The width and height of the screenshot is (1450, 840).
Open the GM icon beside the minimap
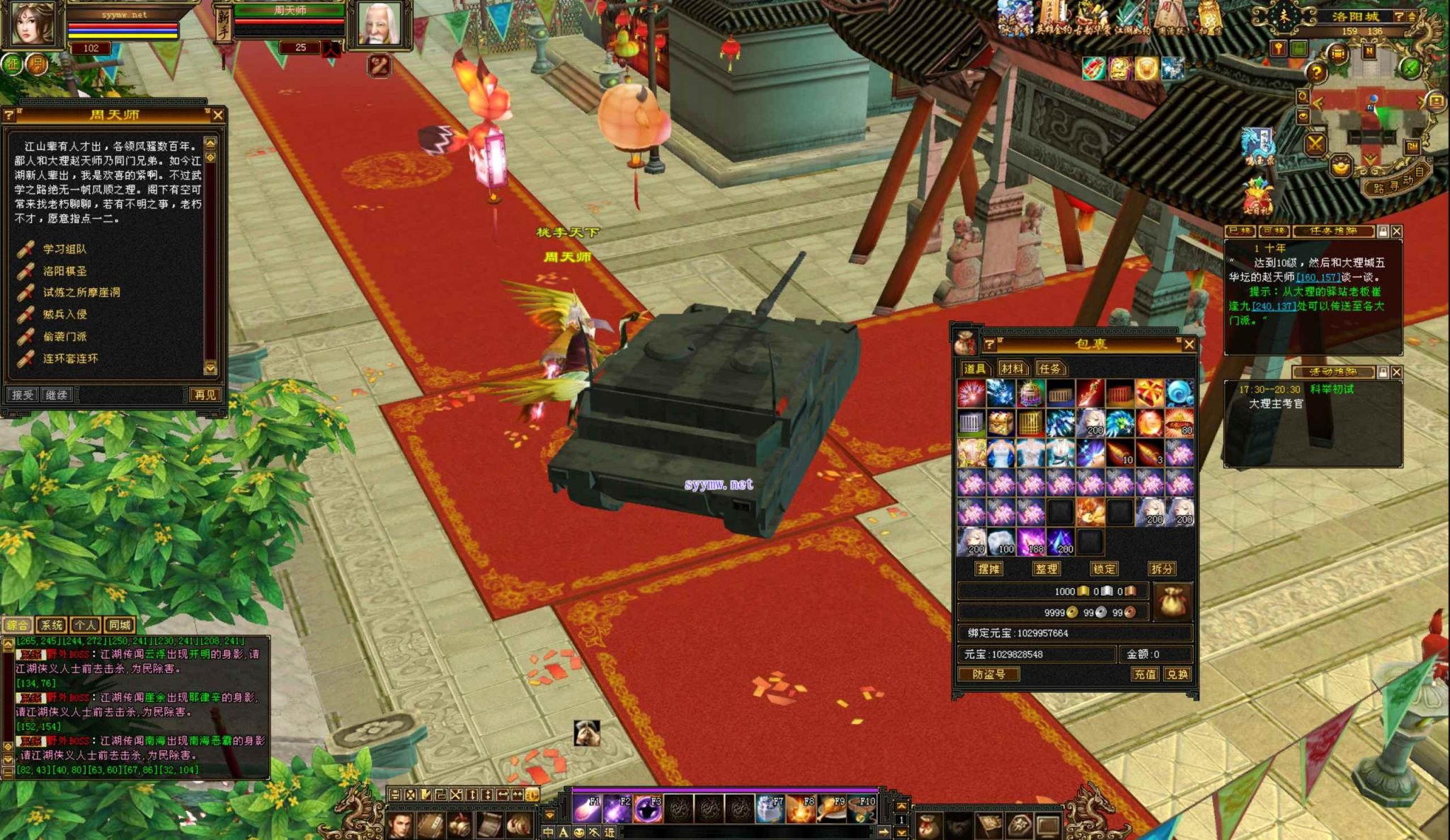point(1412,146)
